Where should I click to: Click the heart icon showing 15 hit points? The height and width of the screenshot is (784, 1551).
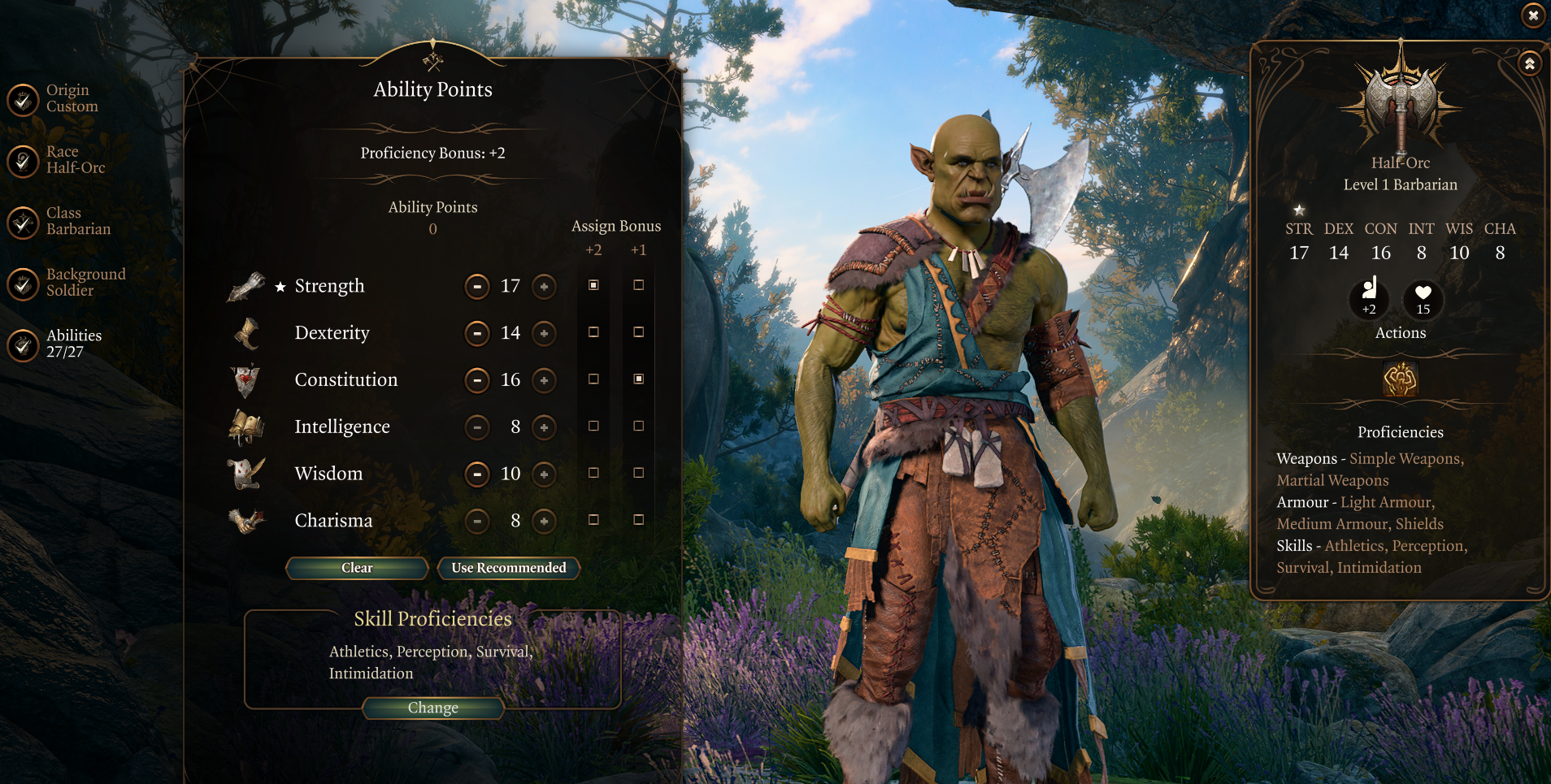[x=1423, y=300]
